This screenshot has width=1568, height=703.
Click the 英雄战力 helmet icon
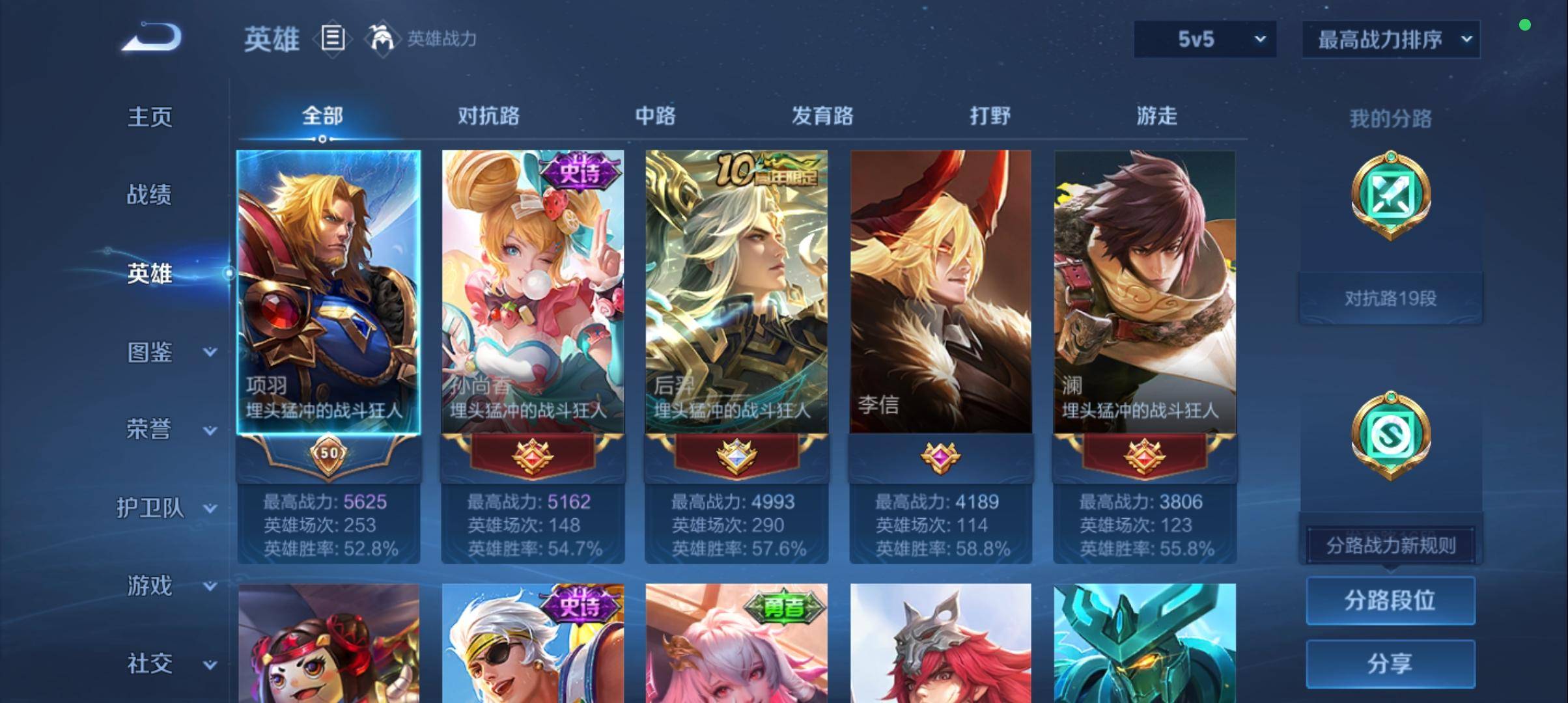(x=383, y=37)
